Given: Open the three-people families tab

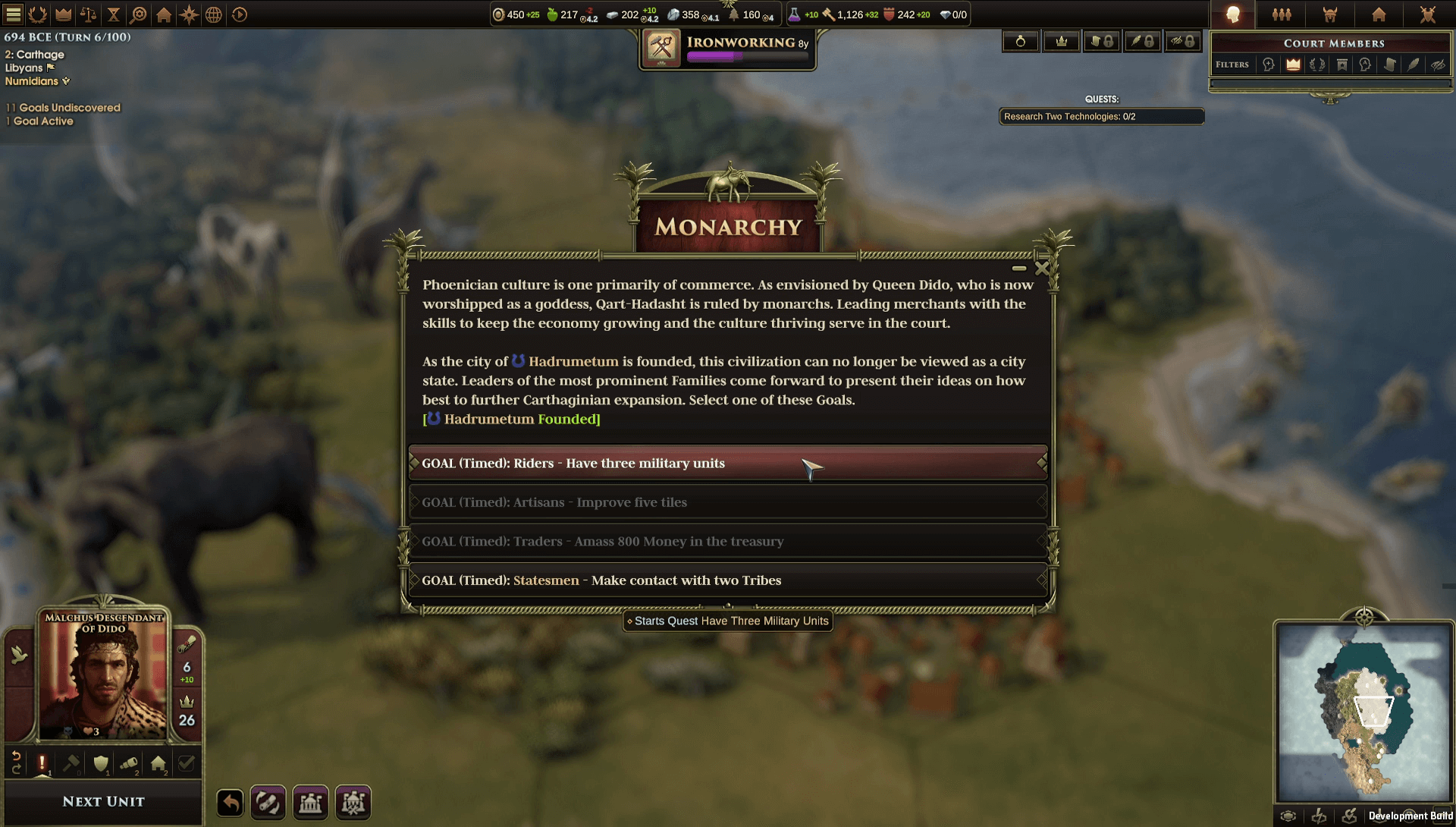Looking at the screenshot, I should (1282, 14).
